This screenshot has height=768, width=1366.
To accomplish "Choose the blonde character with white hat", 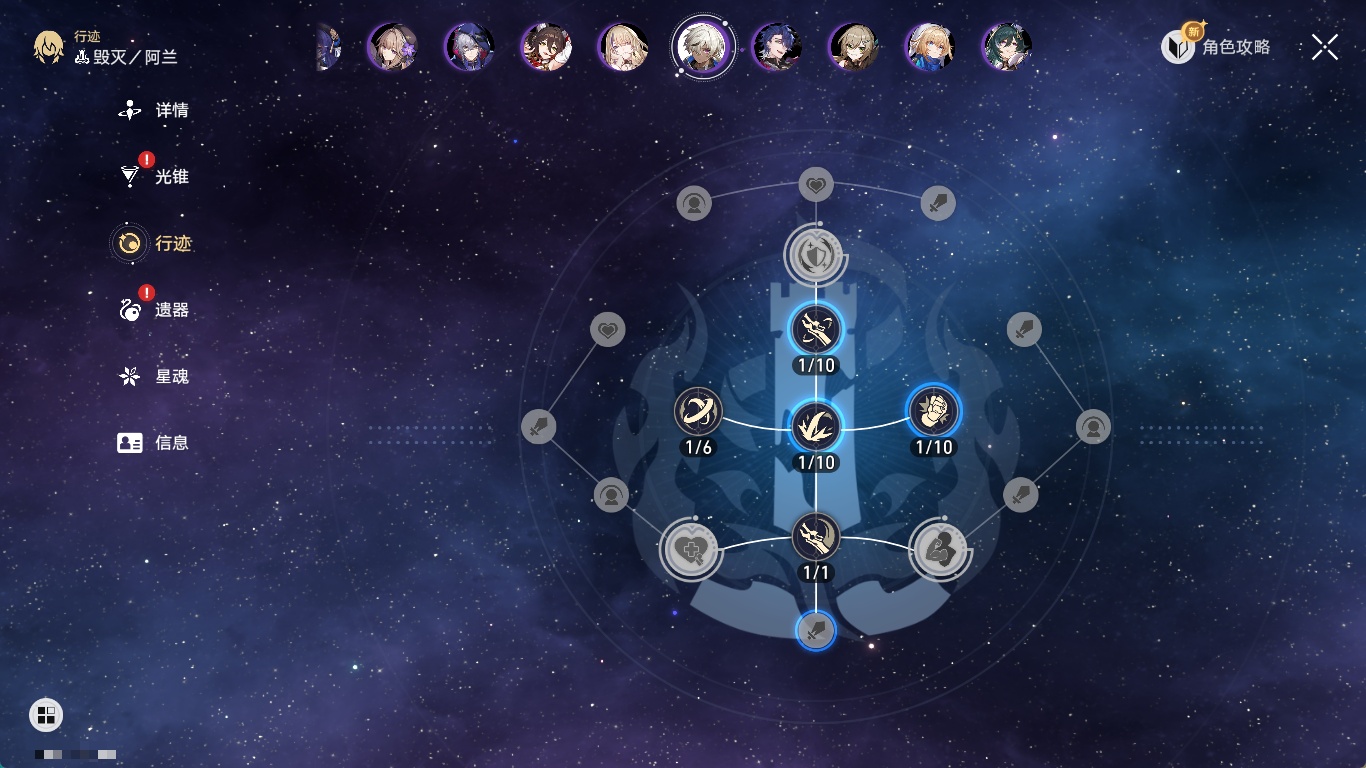I will pos(929,46).
